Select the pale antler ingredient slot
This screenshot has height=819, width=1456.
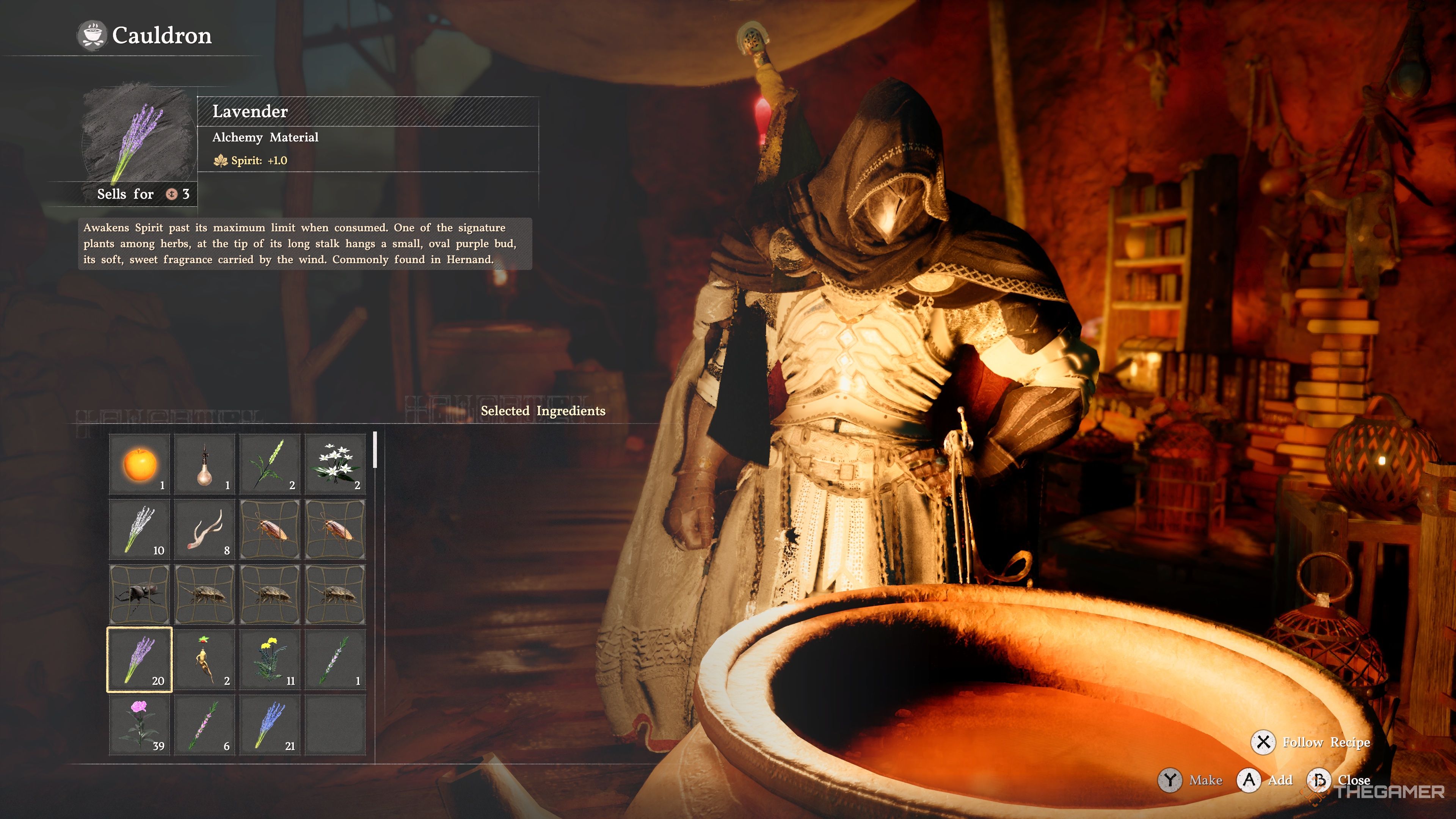[x=205, y=529]
